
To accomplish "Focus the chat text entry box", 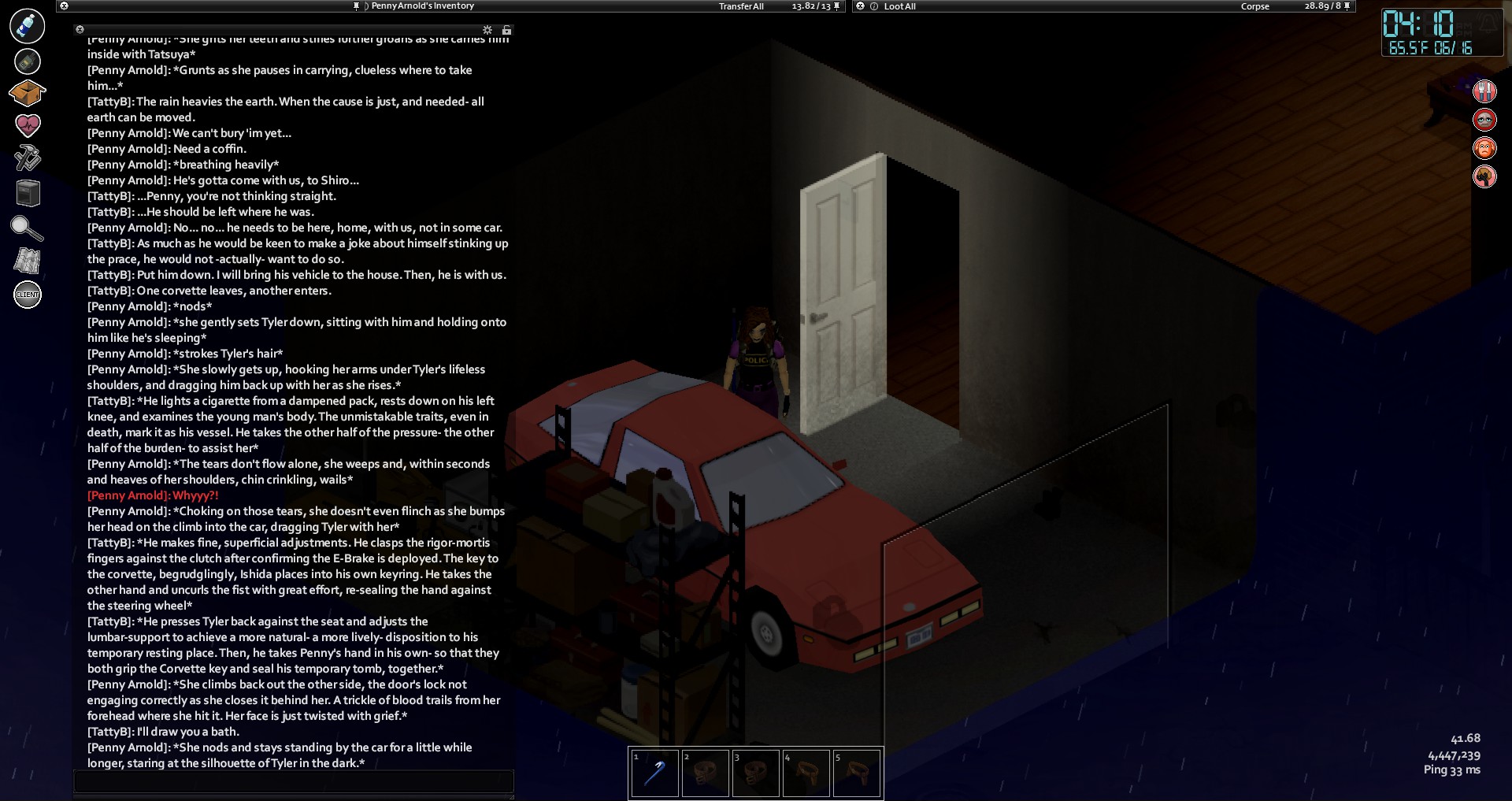I will pyautogui.click(x=293, y=781).
